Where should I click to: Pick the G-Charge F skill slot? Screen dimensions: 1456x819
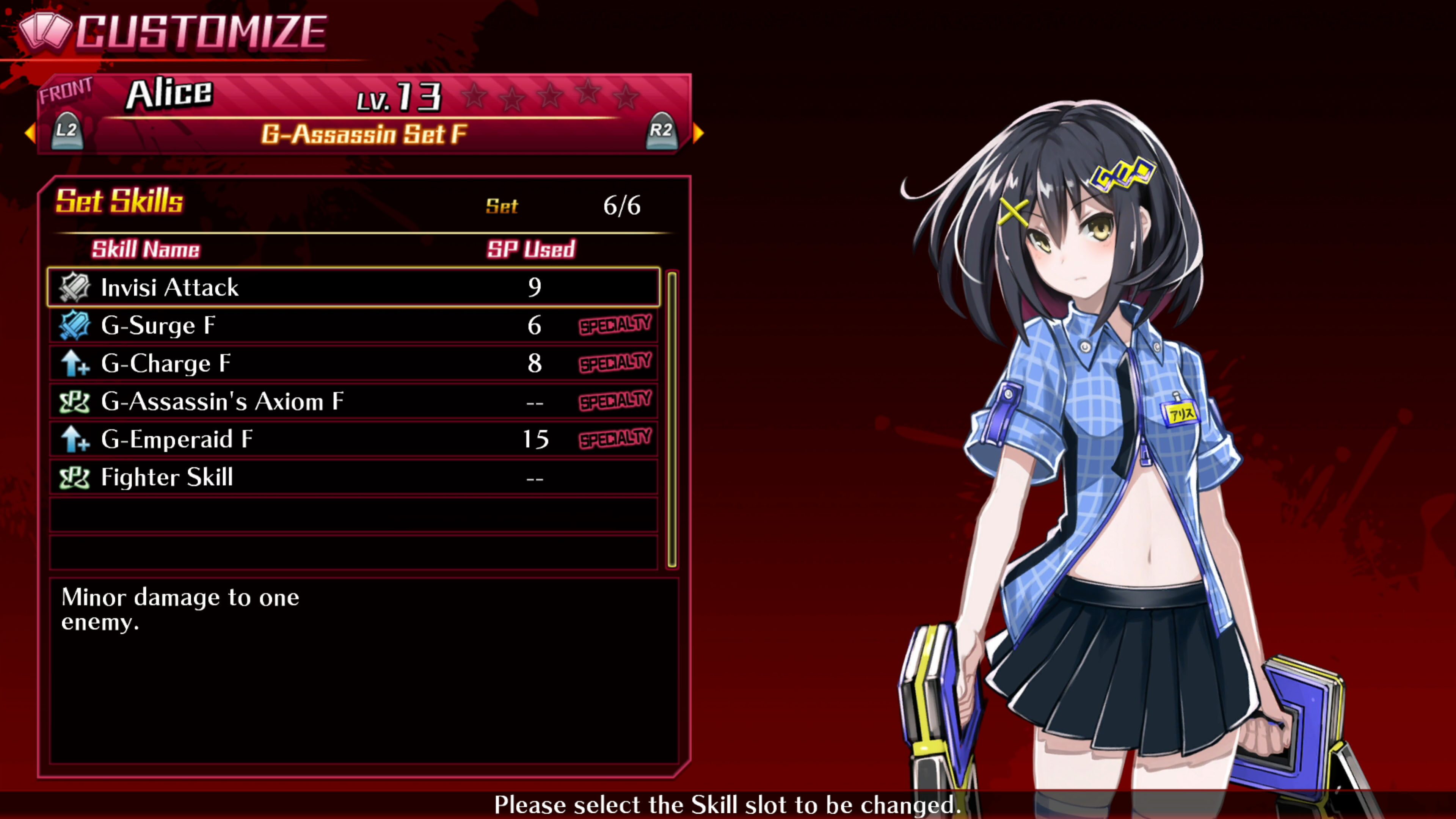[x=353, y=364]
